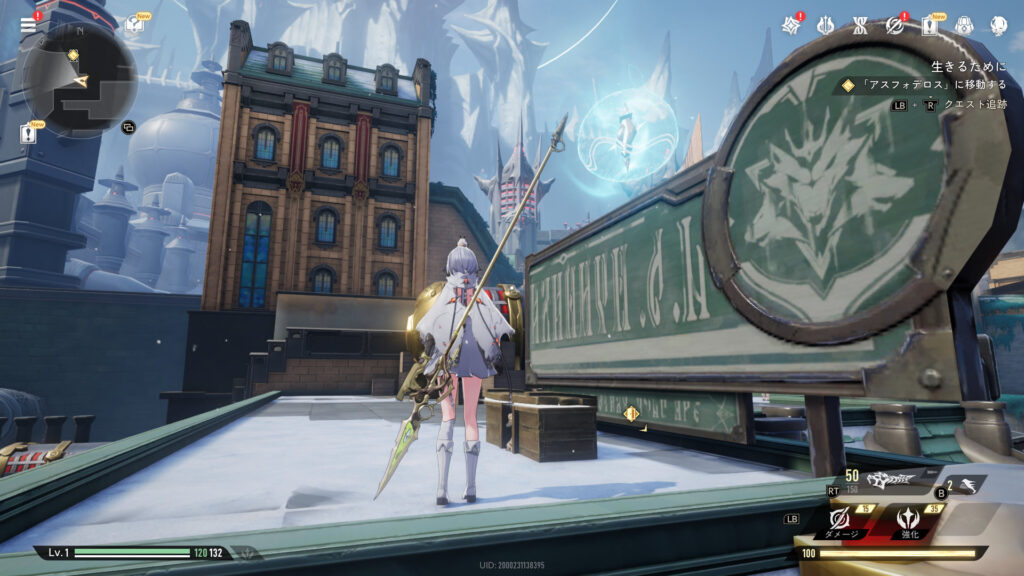Screen dimensions: 1024x576
Task: Open the backpack inventory icon
Action: [964, 25]
